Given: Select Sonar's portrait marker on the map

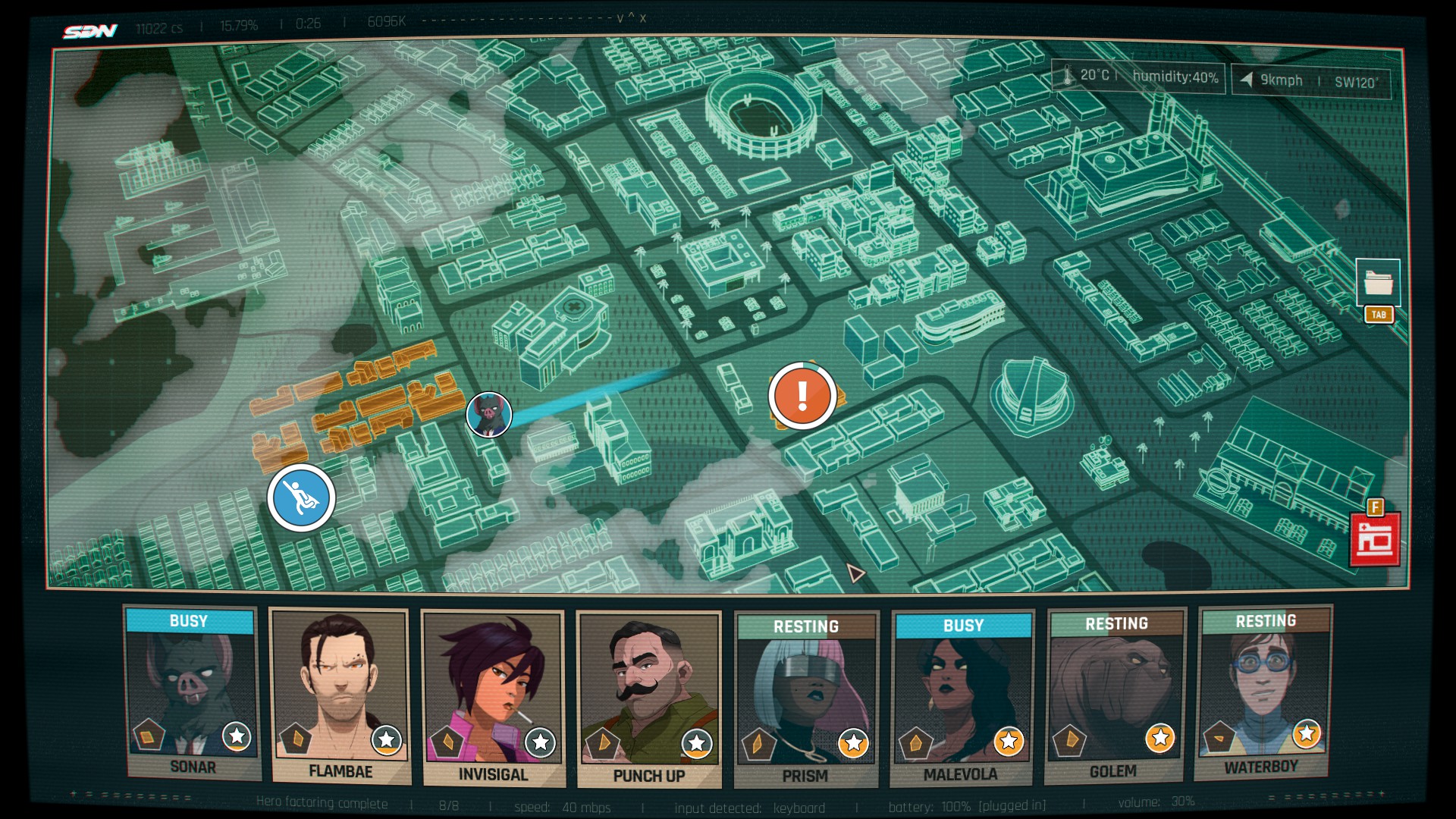Looking at the screenshot, I should 488,415.
